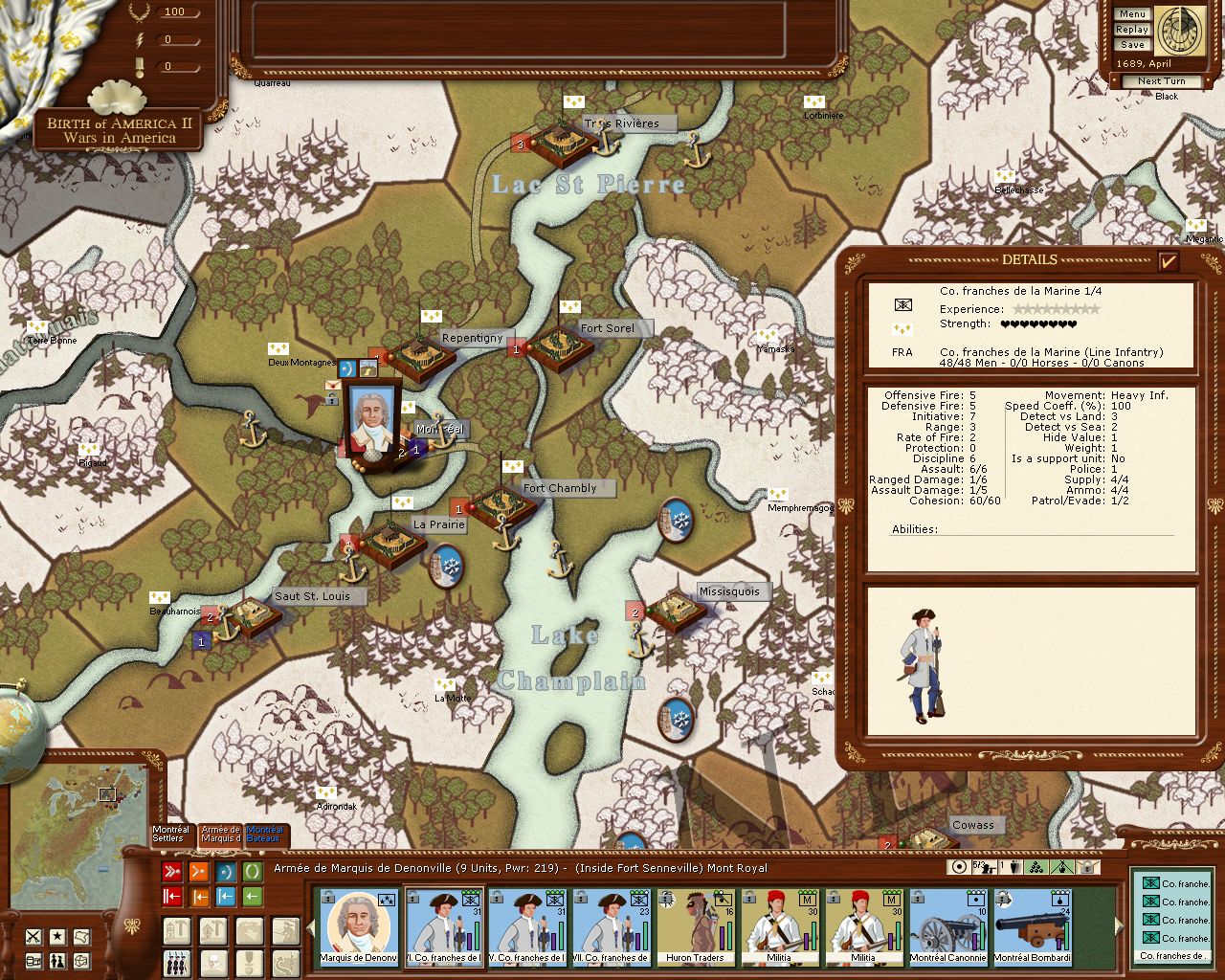The image size is (1225, 980).
Task: Choose the red assault posture icon
Action: coord(172,872)
